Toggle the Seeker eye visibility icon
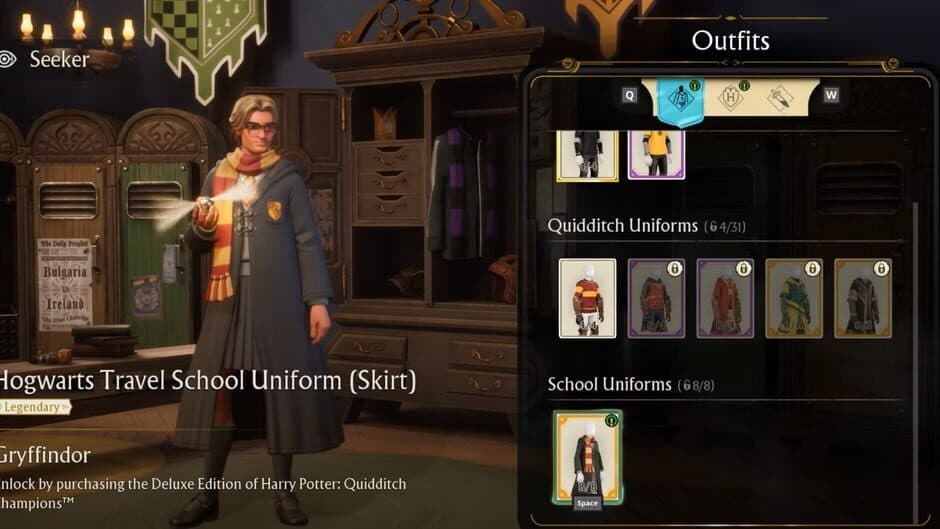Image resolution: width=940 pixels, height=529 pixels. pos(9,59)
